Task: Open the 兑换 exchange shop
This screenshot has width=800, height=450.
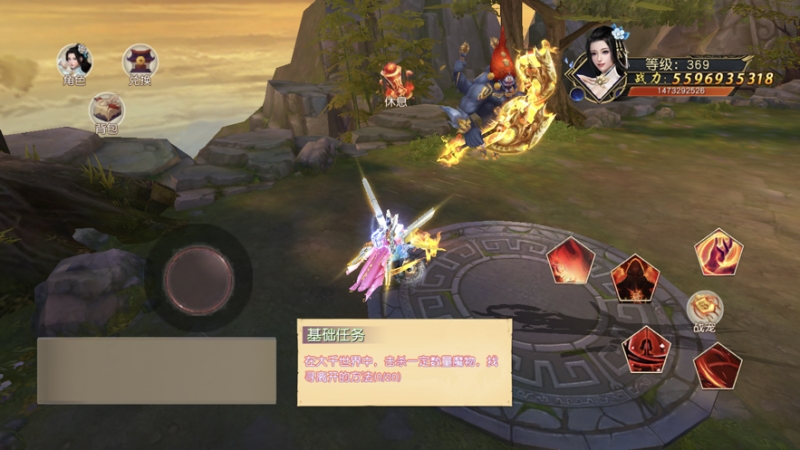Action: tap(139, 63)
